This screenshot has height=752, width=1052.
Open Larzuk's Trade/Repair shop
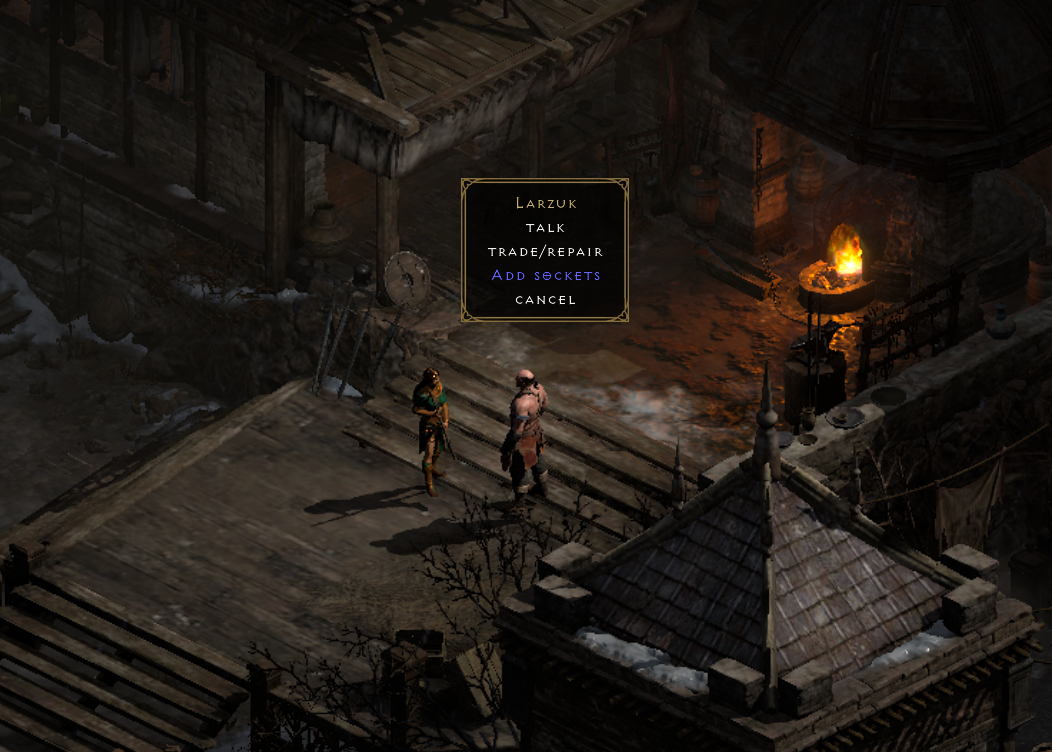pos(545,252)
